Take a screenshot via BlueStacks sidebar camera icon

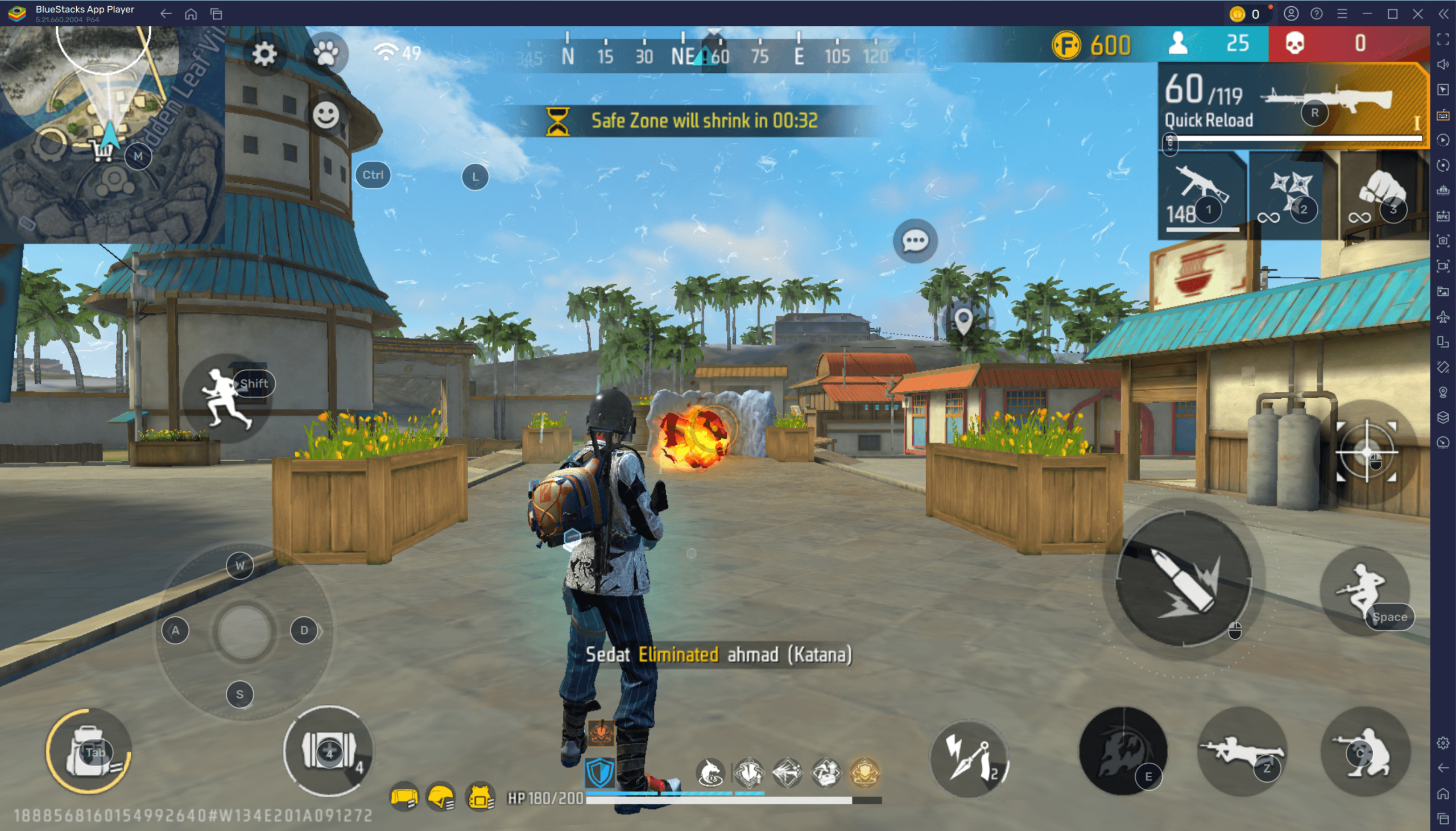[x=1445, y=242]
